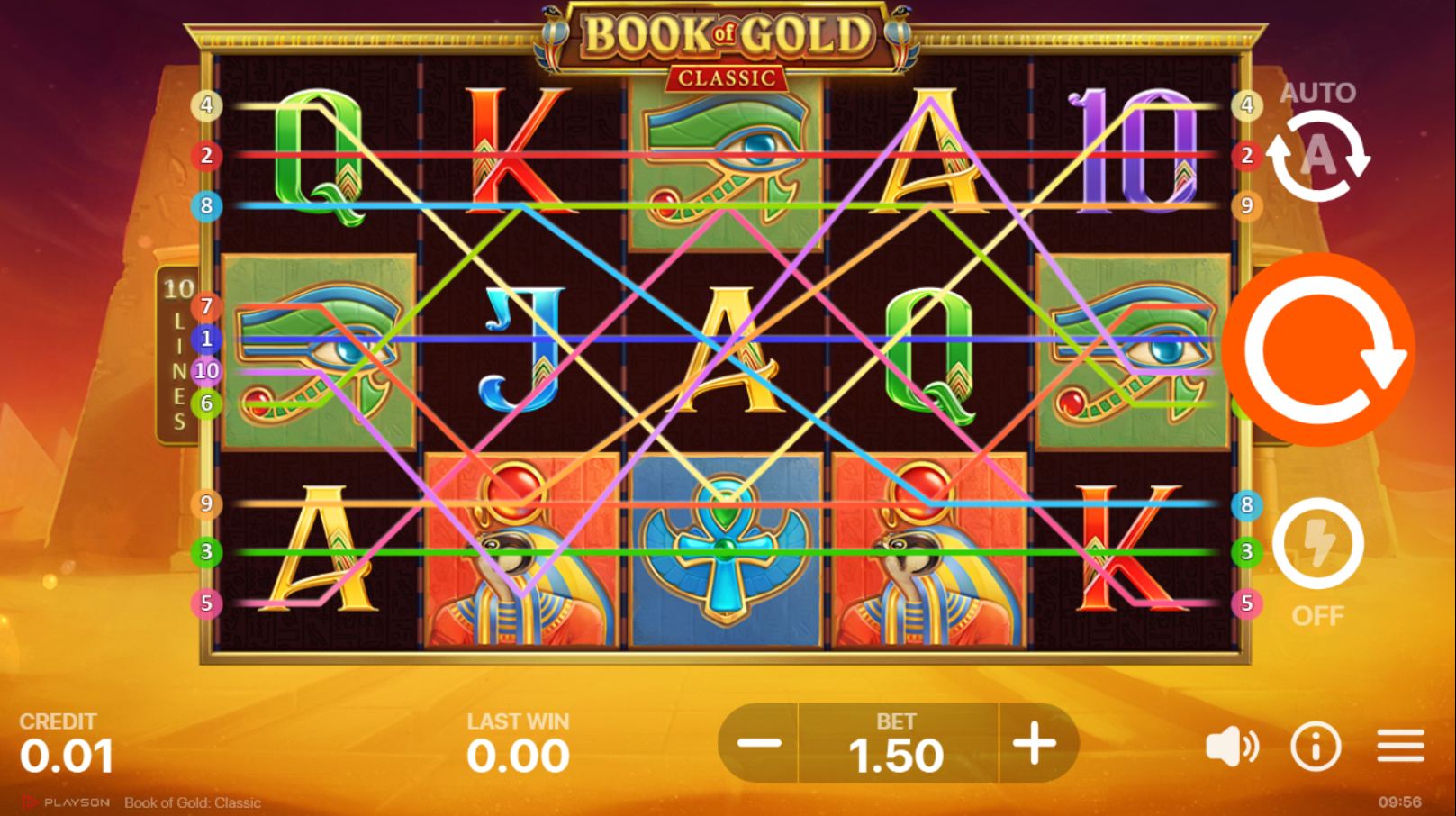Viewport: 1456px width, 816px height.
Task: Toggle the number 4 payline indicator
Action: tap(209, 106)
